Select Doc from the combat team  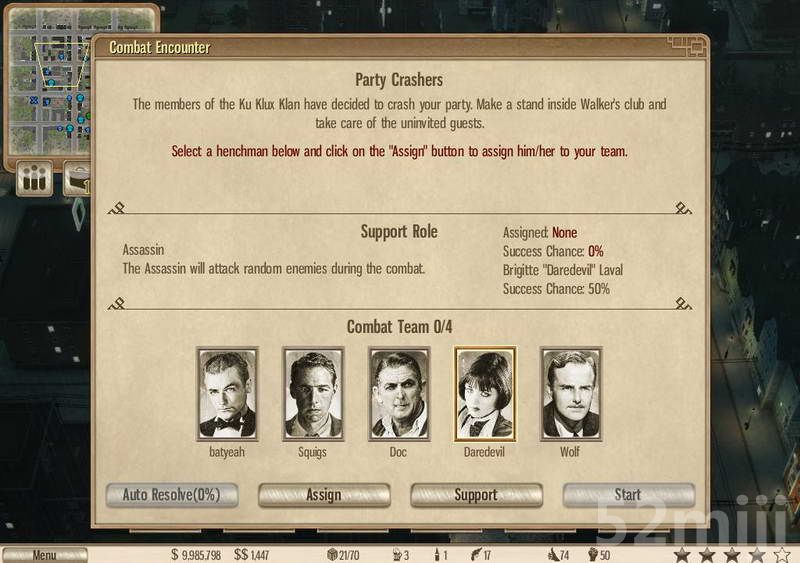point(399,394)
